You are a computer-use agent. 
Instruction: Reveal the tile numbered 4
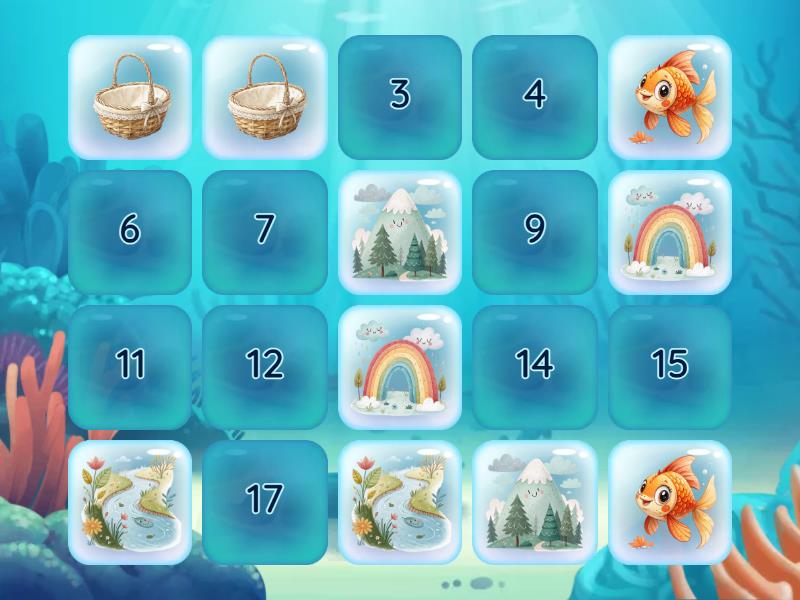tap(535, 97)
